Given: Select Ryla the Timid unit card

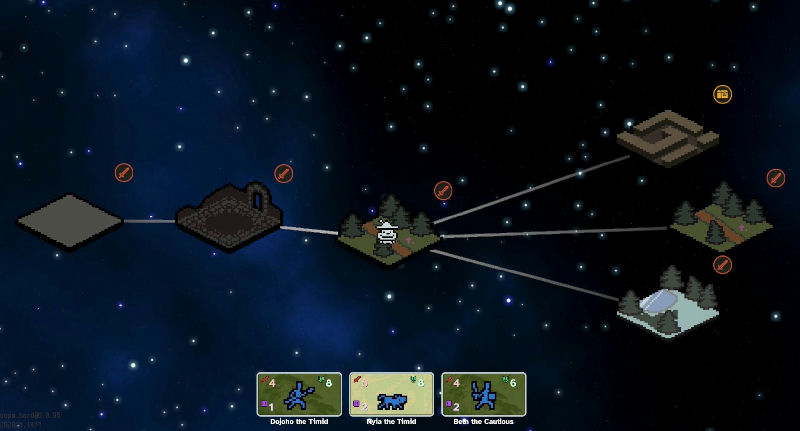Looking at the screenshot, I should click(391, 394).
